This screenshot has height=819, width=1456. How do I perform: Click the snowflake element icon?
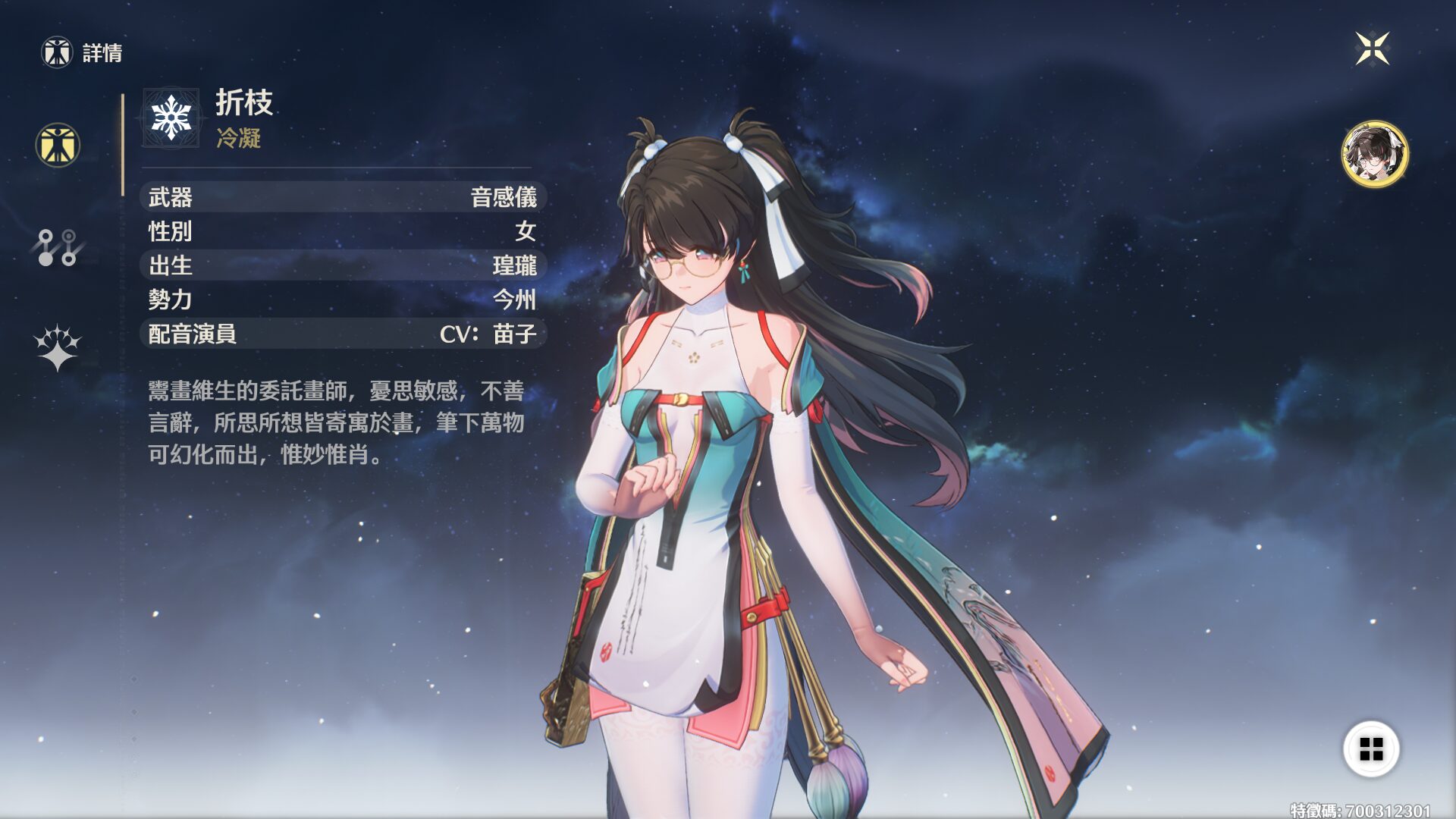coord(171,118)
